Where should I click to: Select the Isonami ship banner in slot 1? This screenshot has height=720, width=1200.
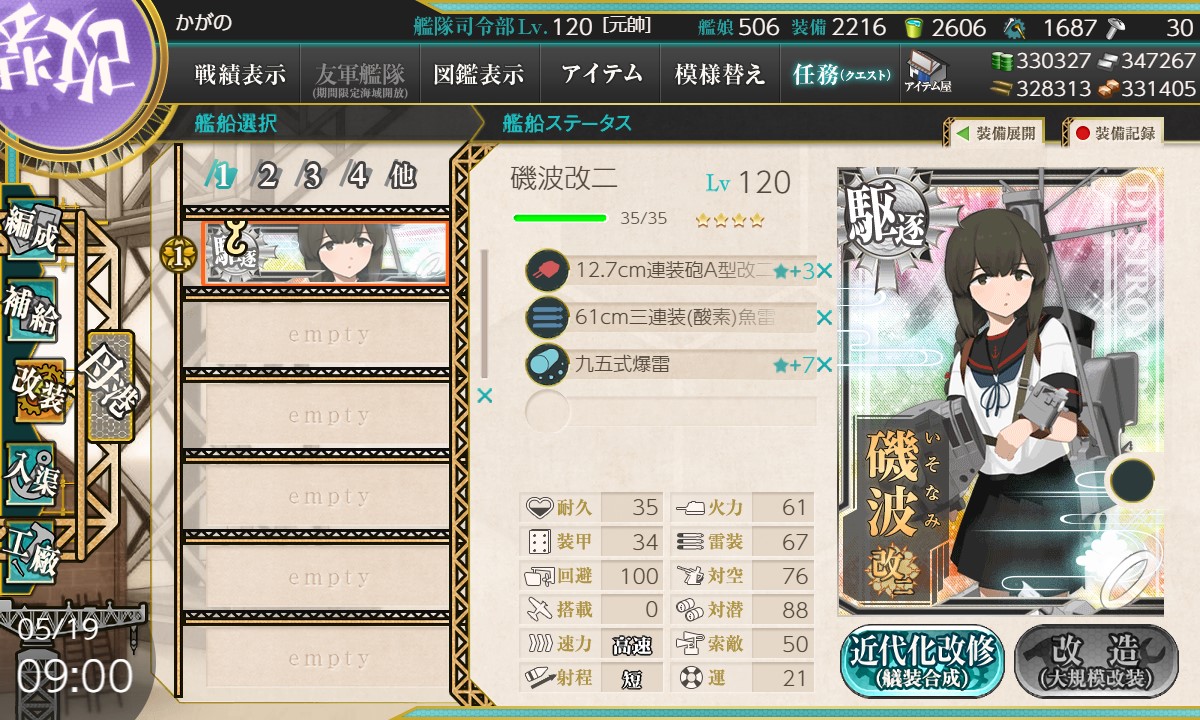(324, 254)
